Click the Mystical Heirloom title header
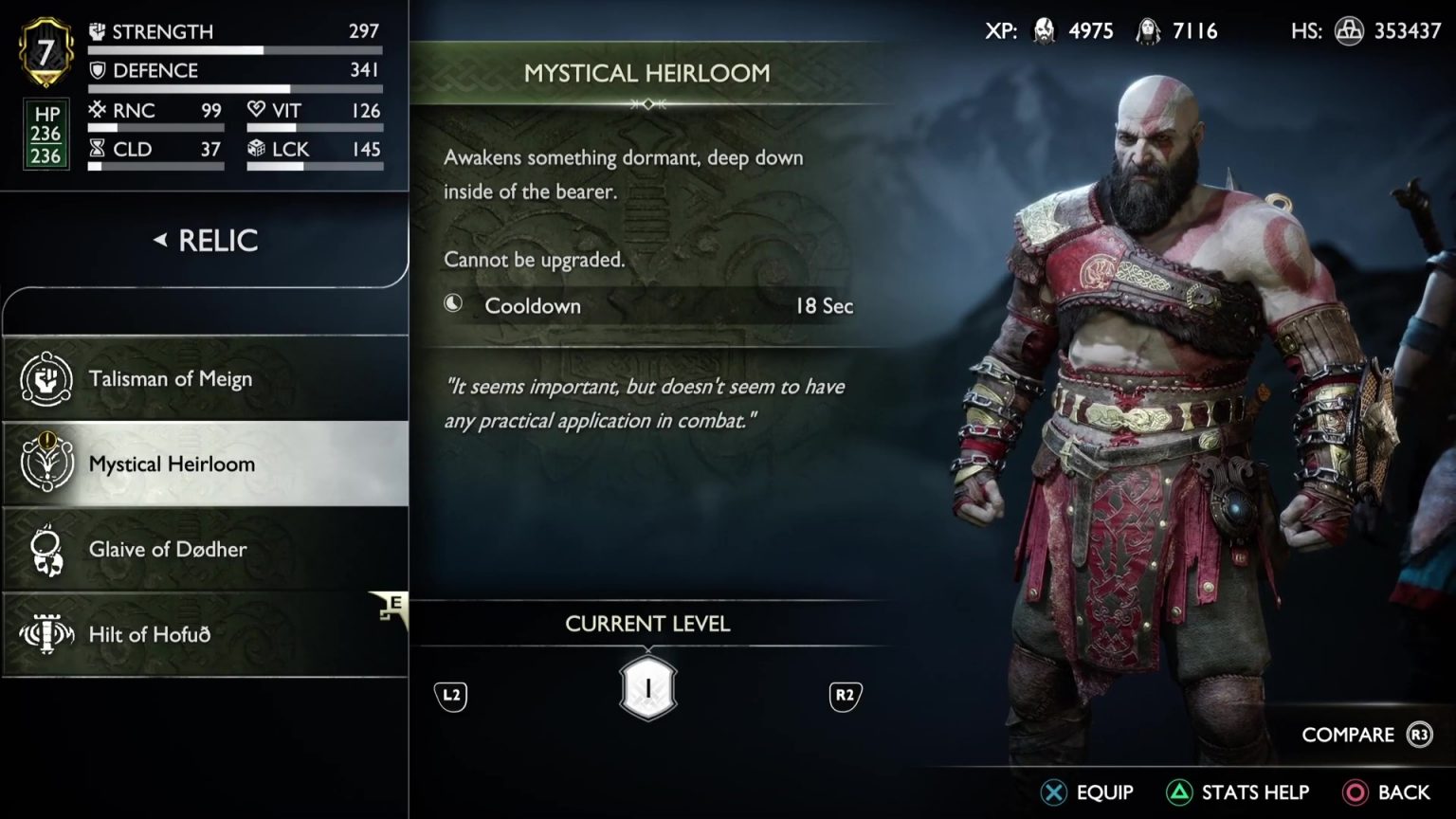Screen dimensions: 1456x819 coord(648,73)
